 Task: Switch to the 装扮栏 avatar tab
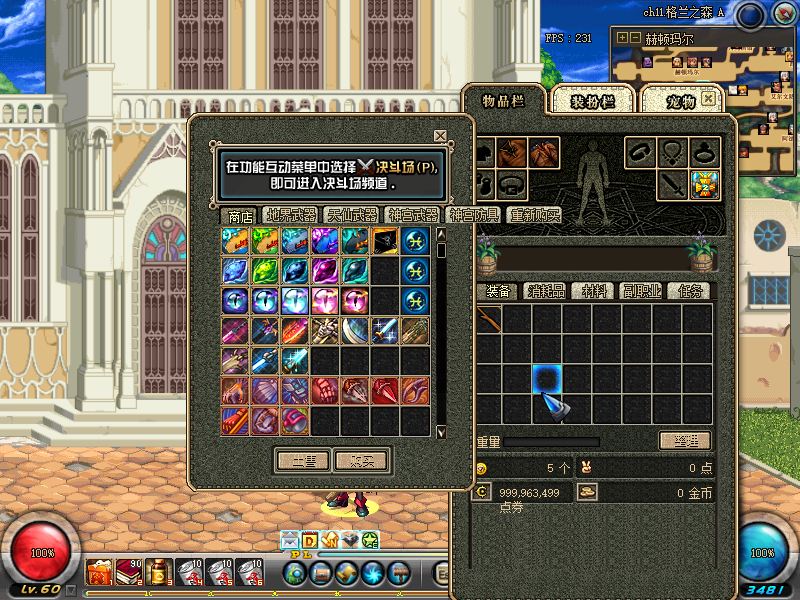pos(593,101)
